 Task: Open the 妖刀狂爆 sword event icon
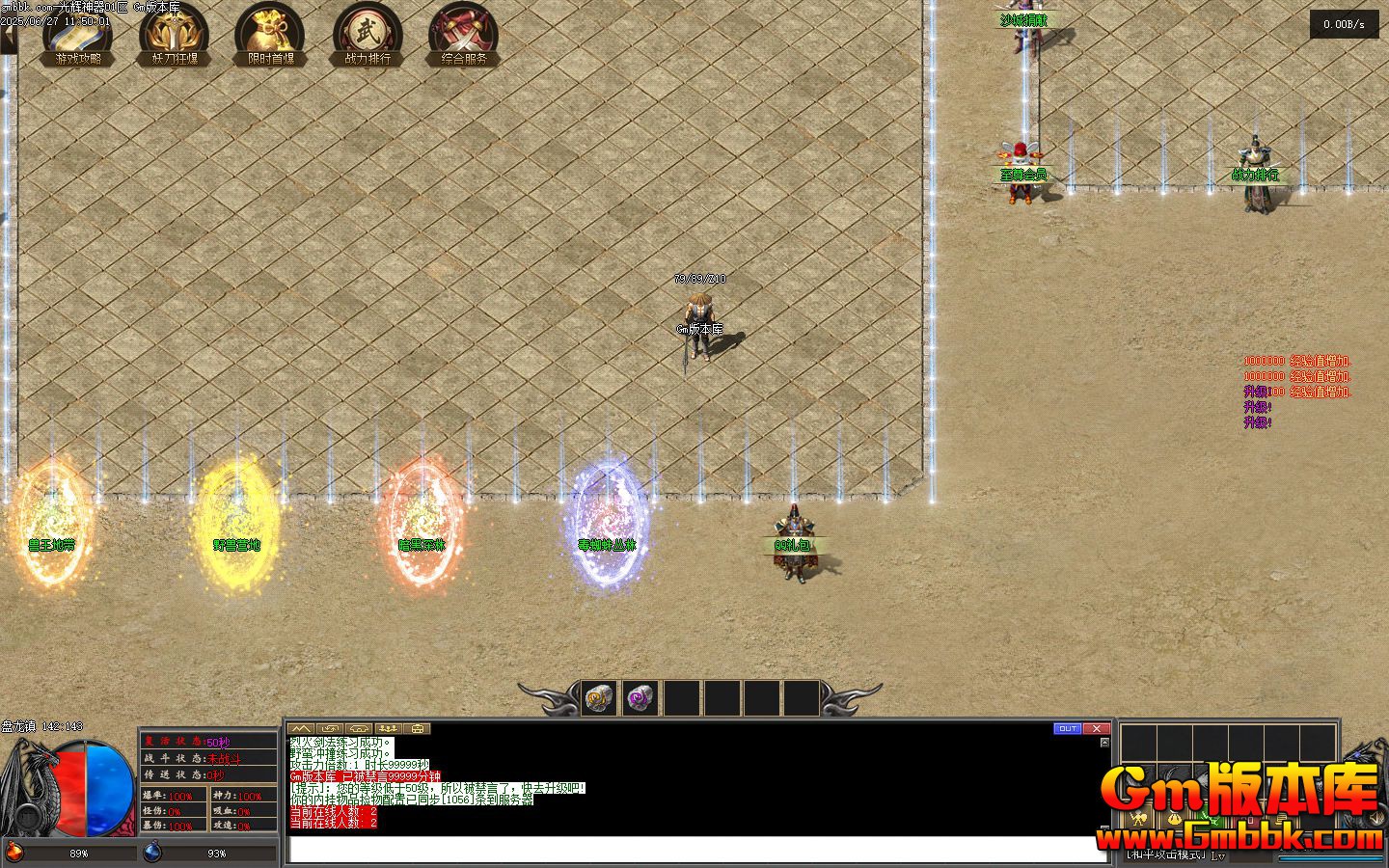(x=174, y=34)
